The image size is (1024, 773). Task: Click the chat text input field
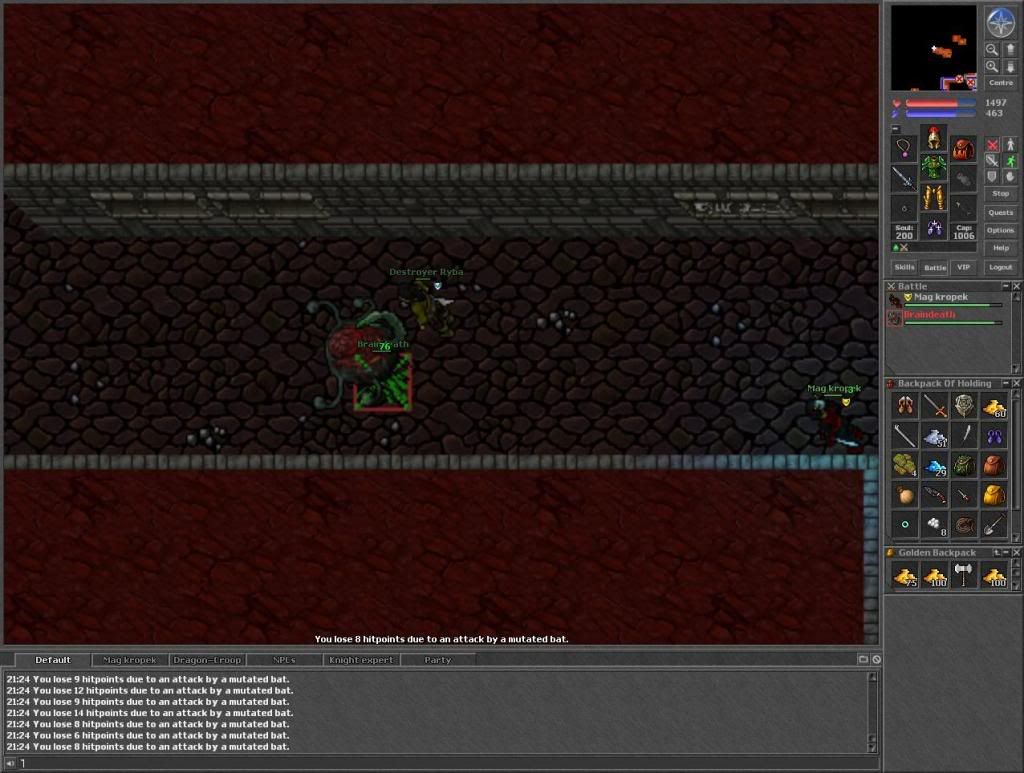(440, 764)
